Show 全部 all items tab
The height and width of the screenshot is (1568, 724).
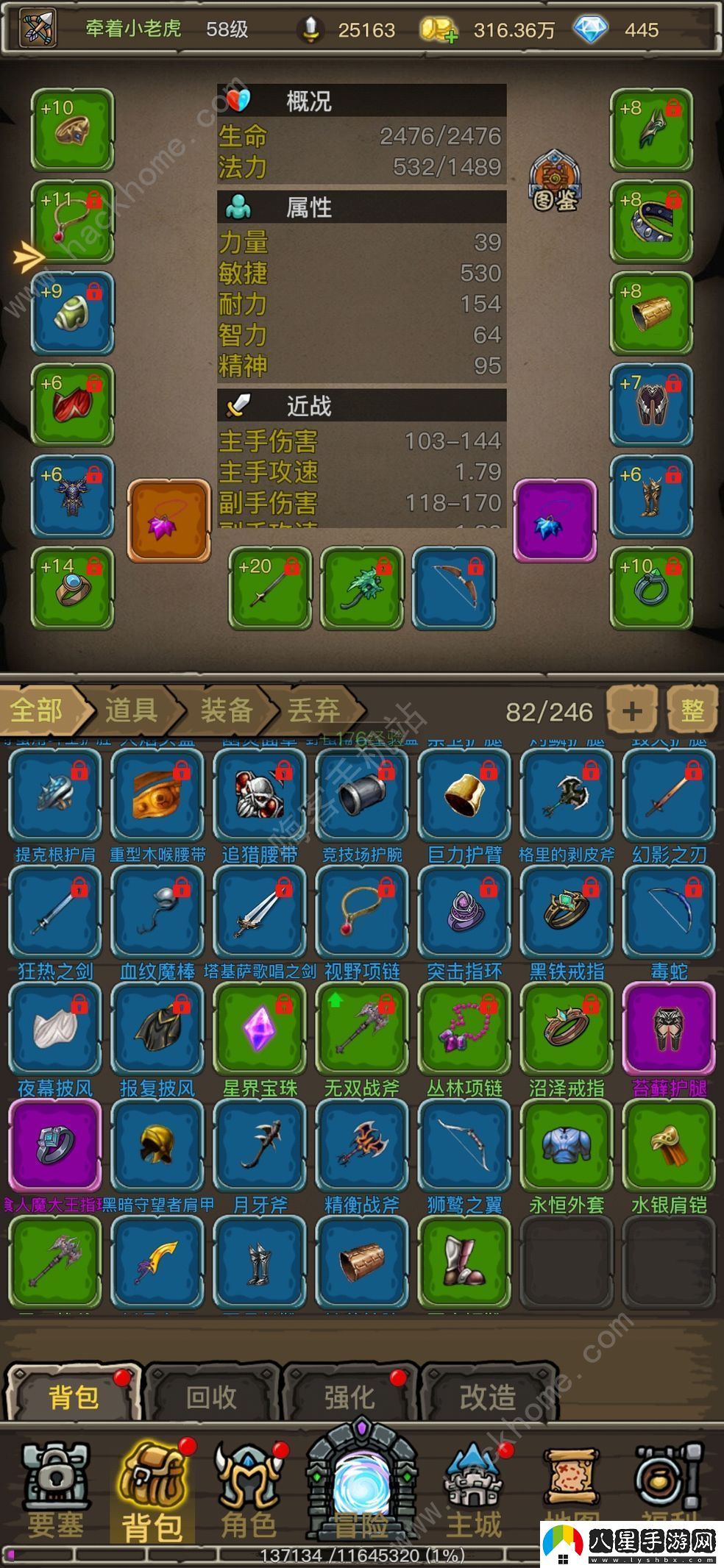[x=38, y=710]
